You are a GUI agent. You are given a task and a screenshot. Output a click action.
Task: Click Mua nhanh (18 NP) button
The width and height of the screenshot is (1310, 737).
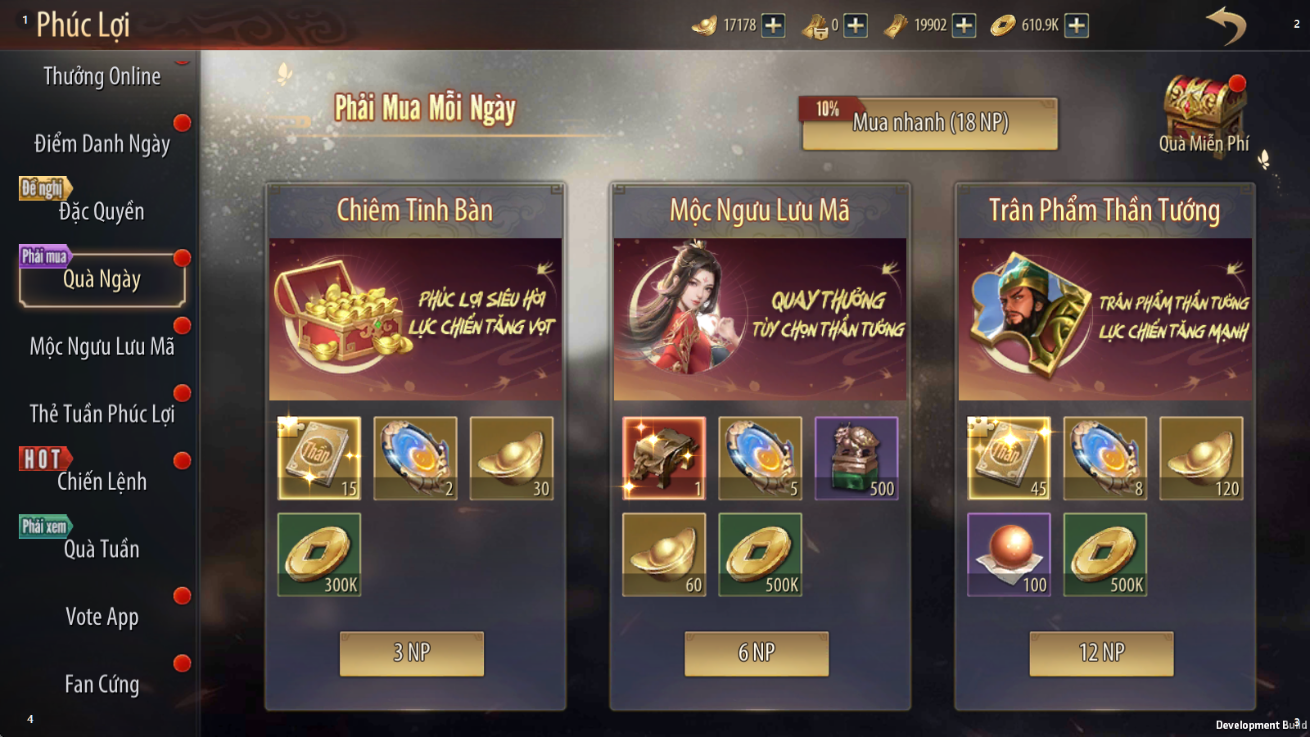click(930, 123)
